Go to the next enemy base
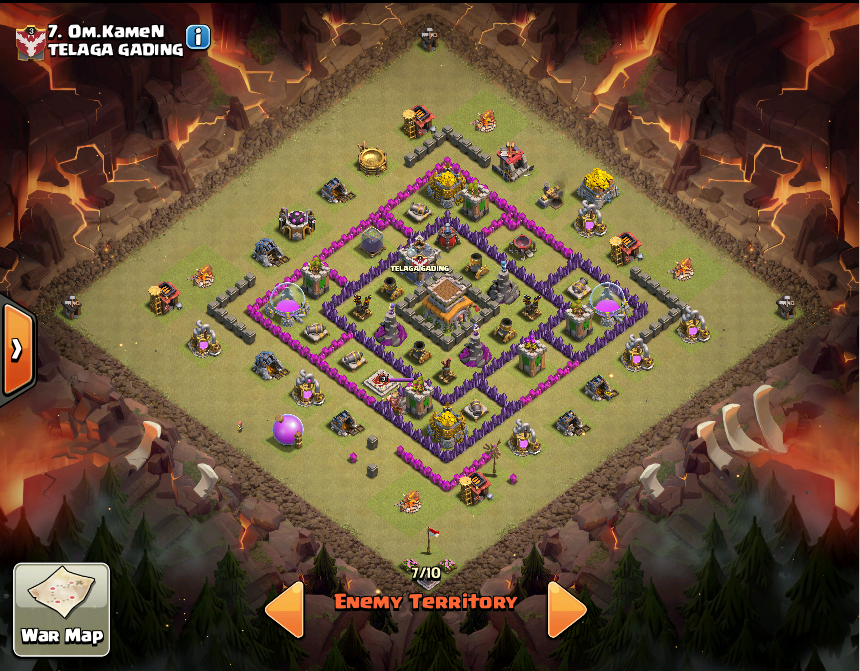The width and height of the screenshot is (860, 671). click(x=566, y=608)
